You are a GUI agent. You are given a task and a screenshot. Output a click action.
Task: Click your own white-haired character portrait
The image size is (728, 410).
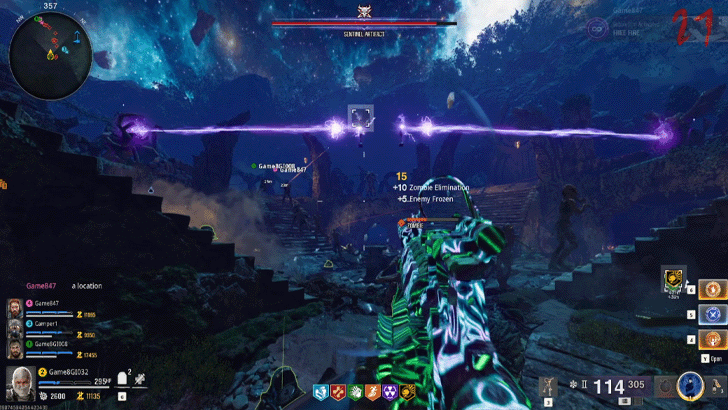[19, 382]
